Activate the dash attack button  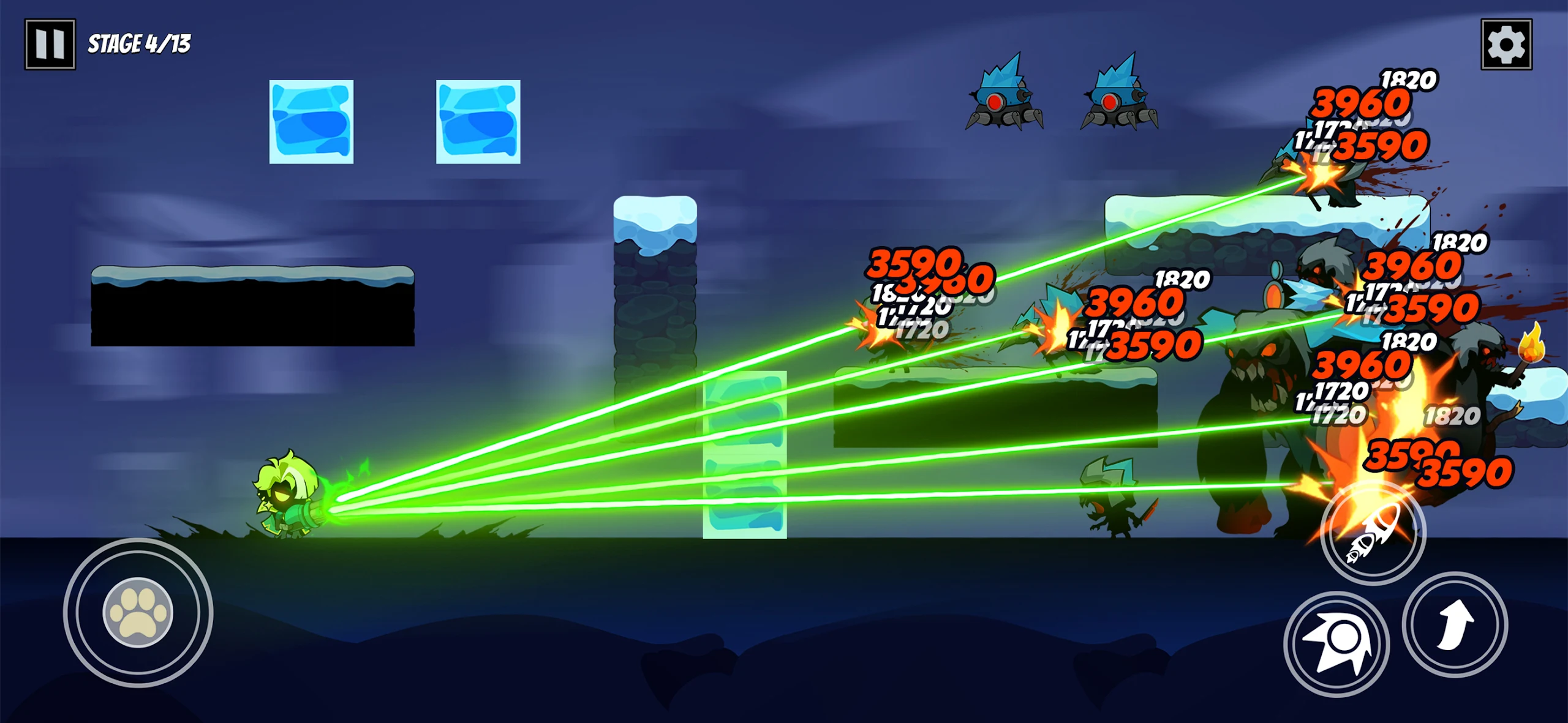click(1336, 645)
